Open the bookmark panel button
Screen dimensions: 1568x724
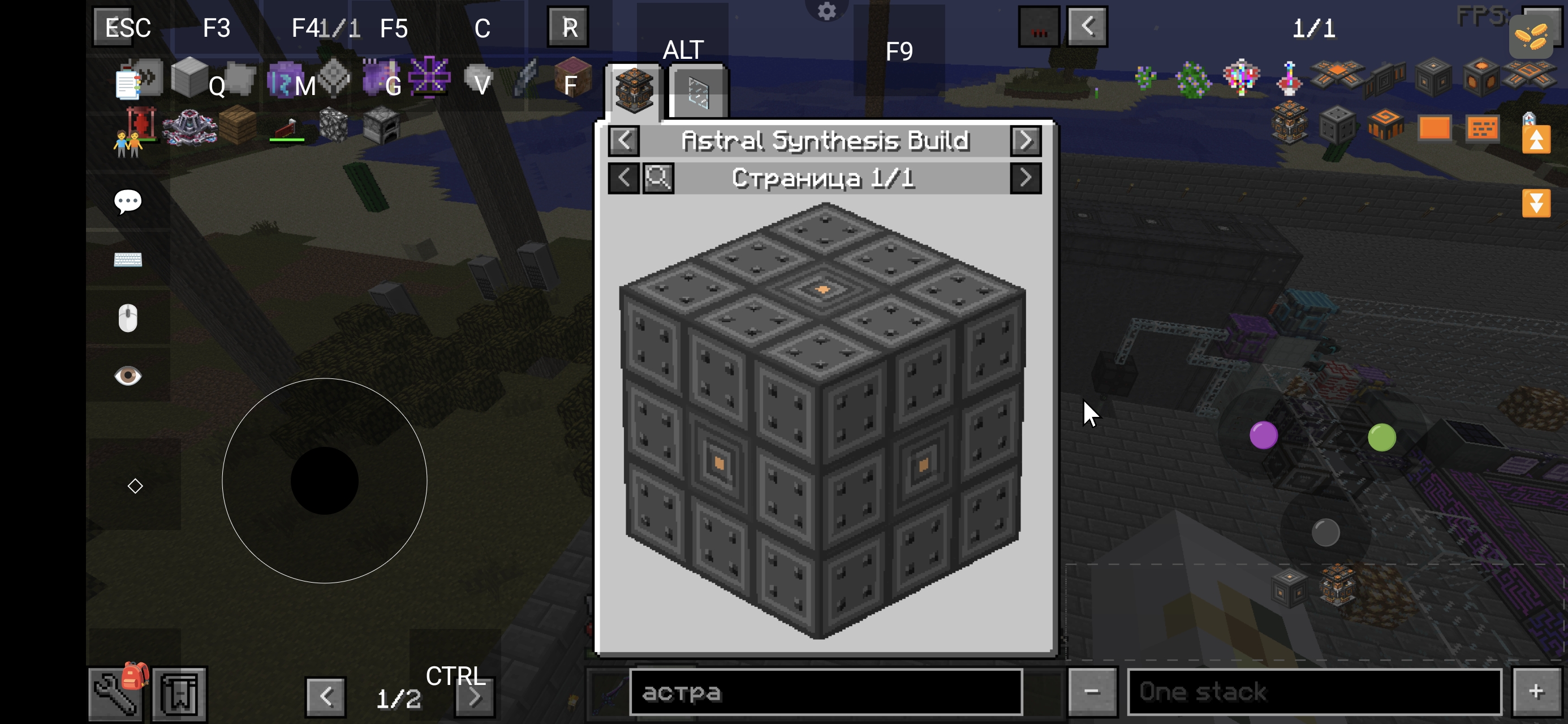(x=179, y=694)
